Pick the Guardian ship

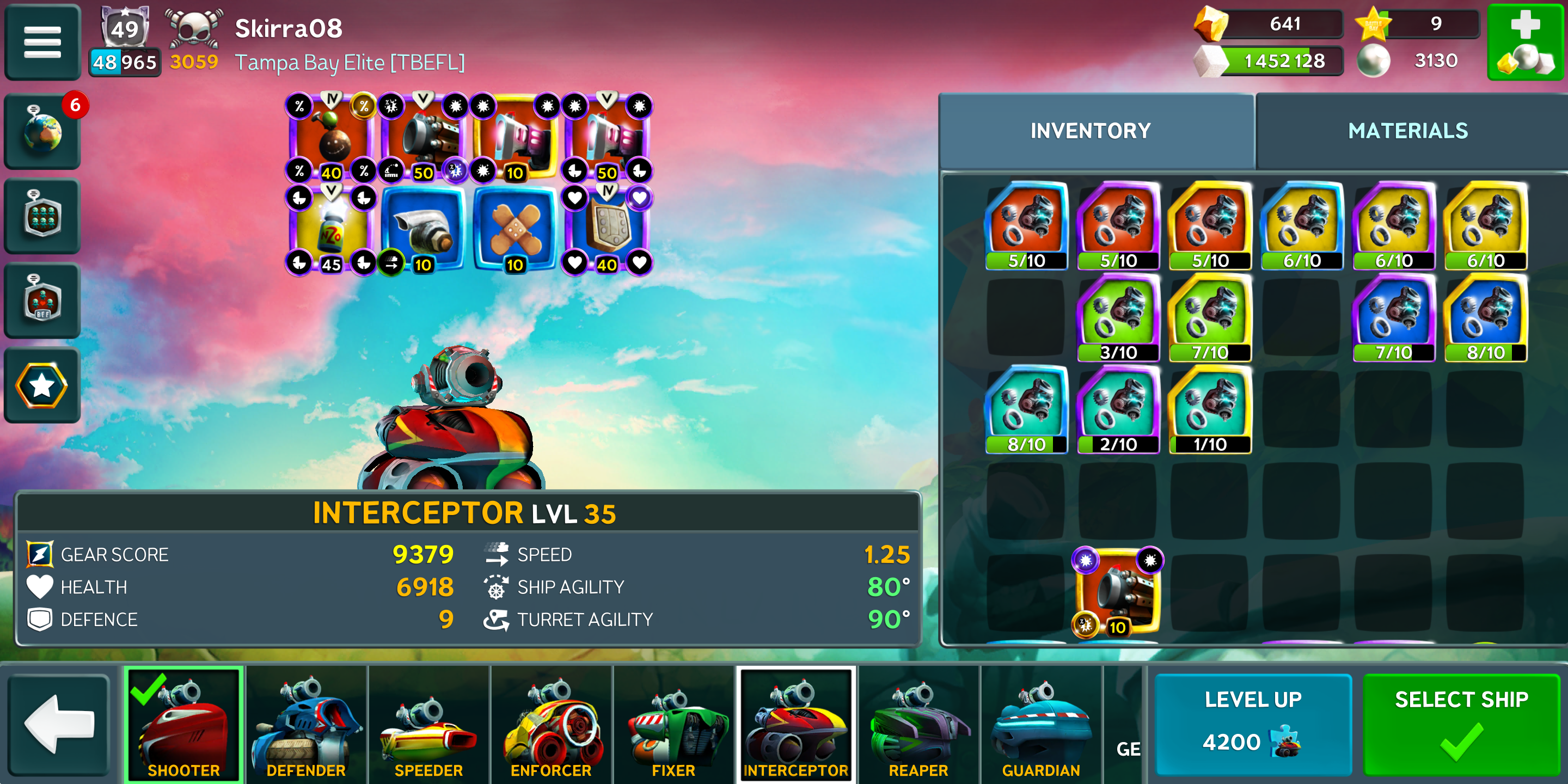[1040, 724]
